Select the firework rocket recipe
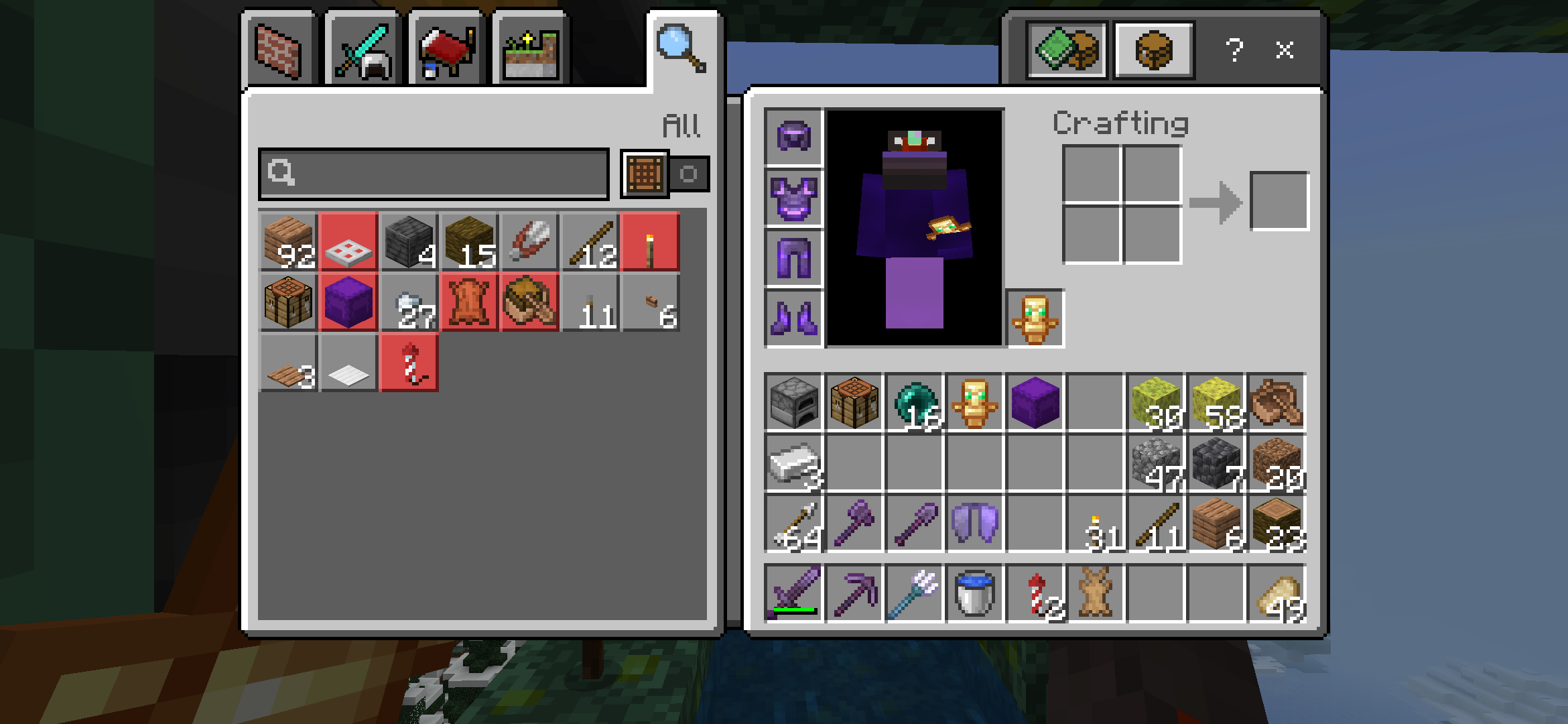1568x724 pixels. point(409,363)
